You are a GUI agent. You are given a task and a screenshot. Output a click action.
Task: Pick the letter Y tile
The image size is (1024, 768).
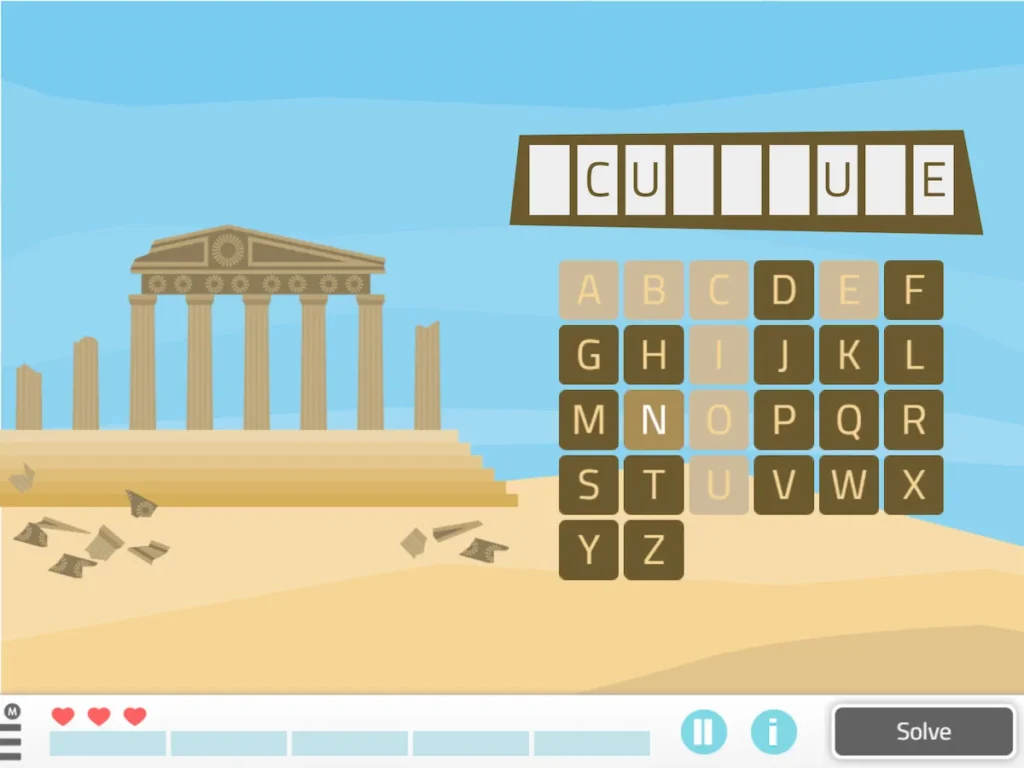point(589,550)
